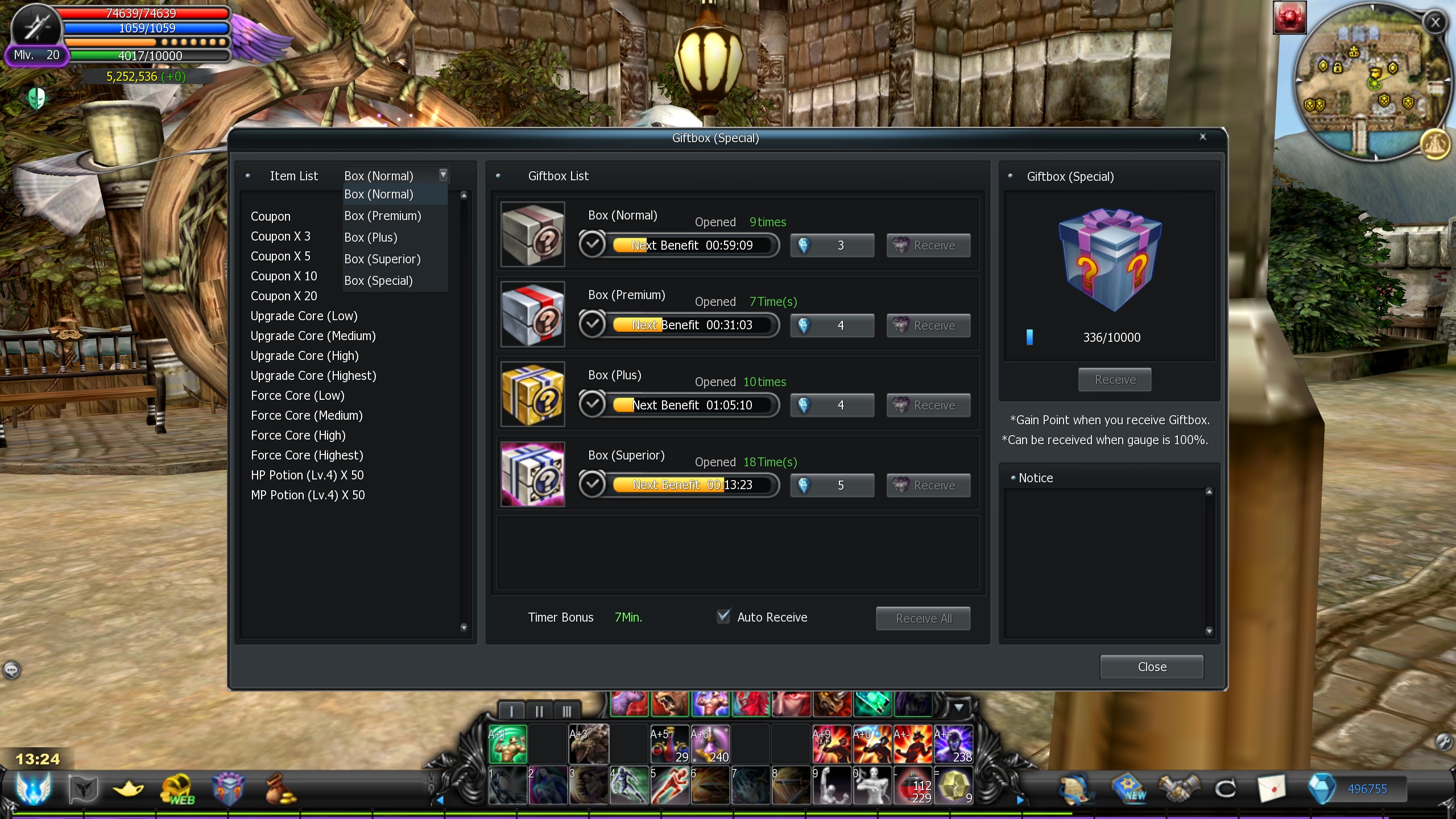Select Upgrade Core (Highest) in item list
1456x819 pixels.
point(313,376)
